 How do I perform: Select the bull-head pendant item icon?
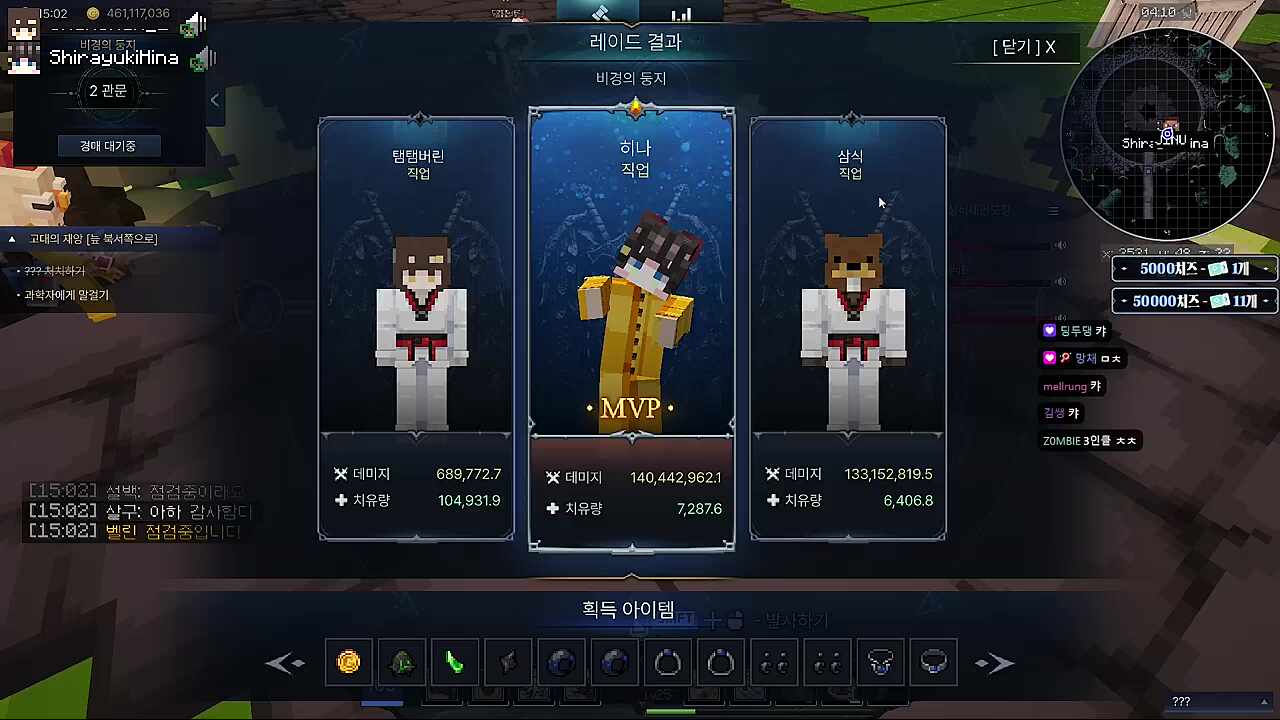click(x=880, y=662)
